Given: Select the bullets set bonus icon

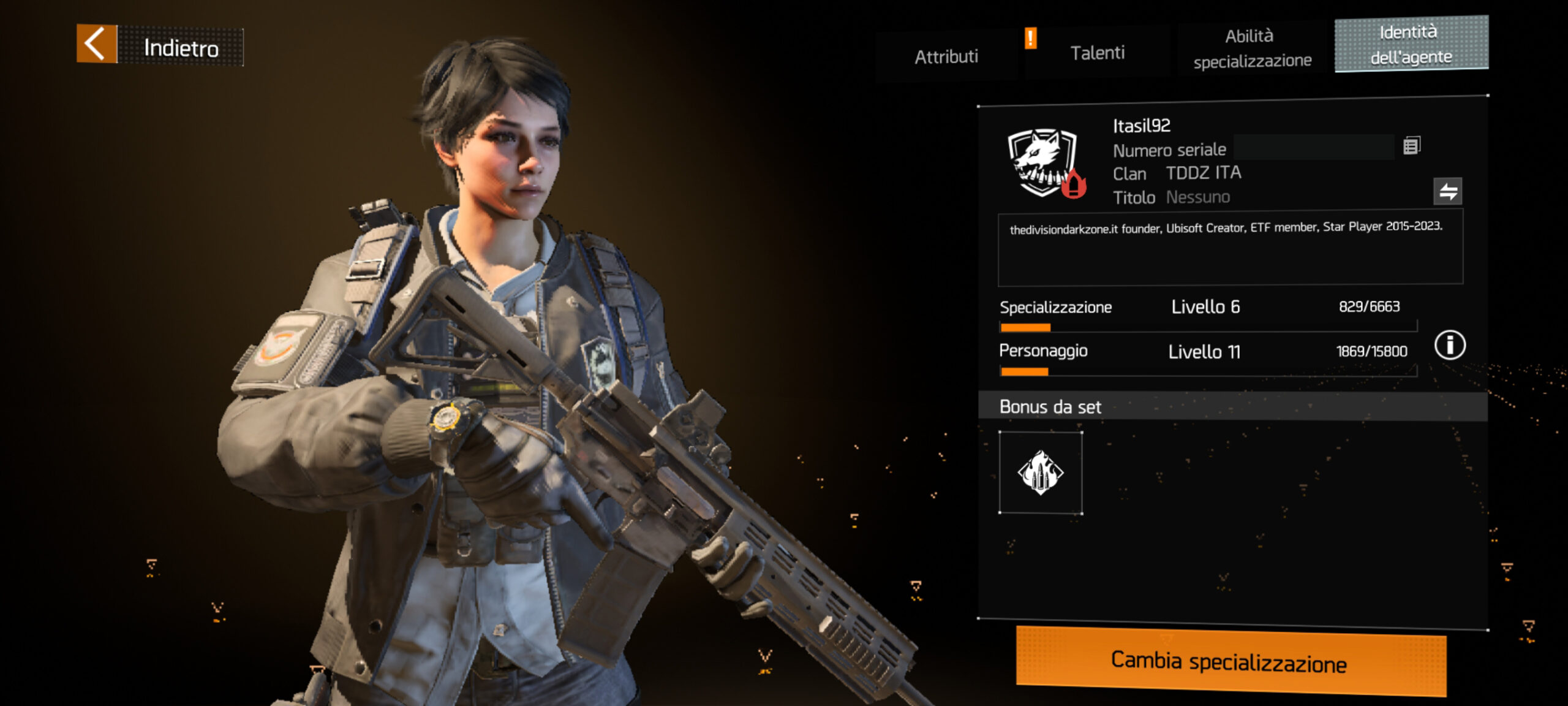Looking at the screenshot, I should (x=1040, y=473).
